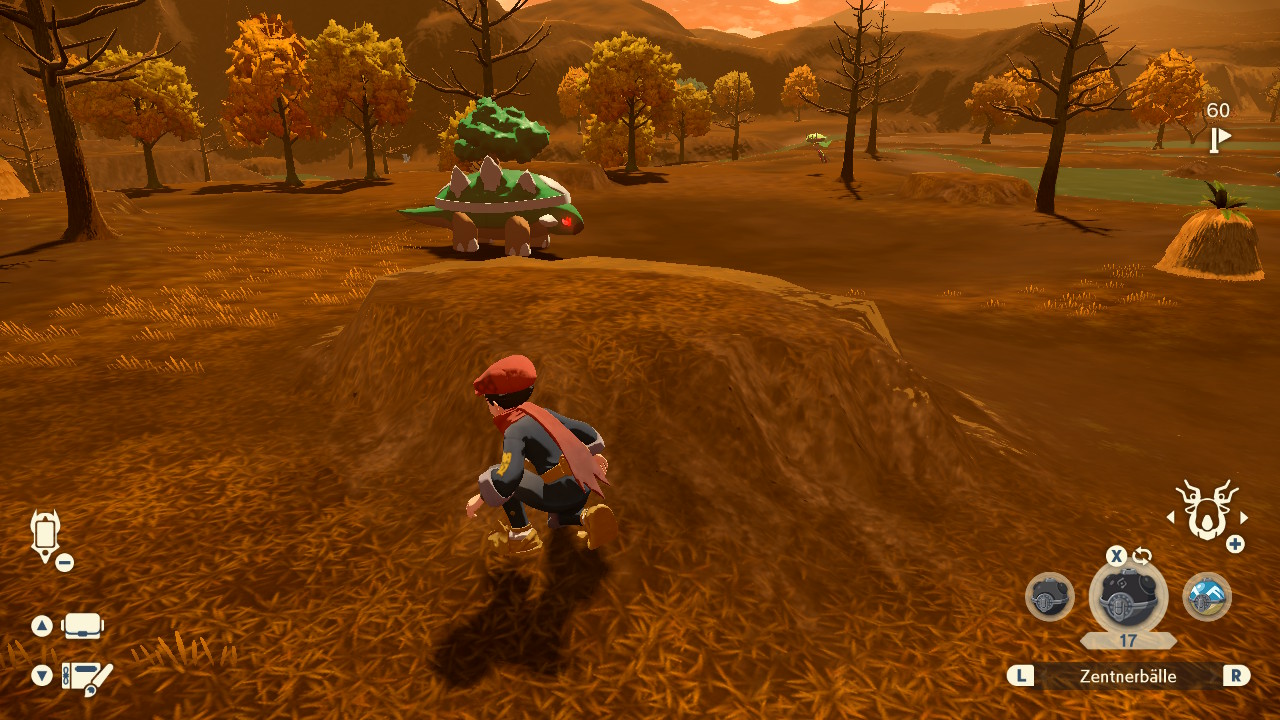
Task: Open the Arc Phone map icon
Action: (x=45, y=534)
